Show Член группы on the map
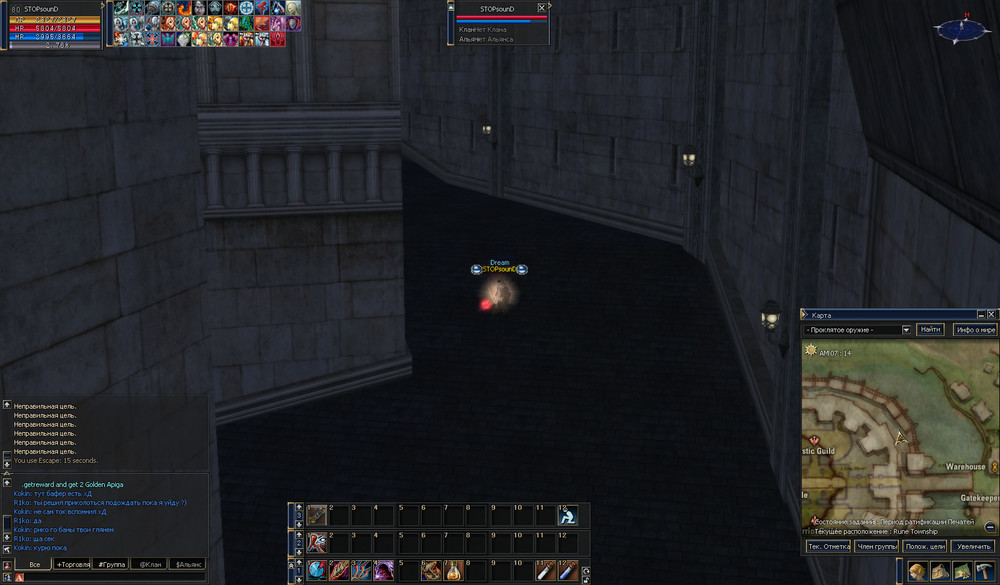The width and height of the screenshot is (1000, 585). point(876,546)
